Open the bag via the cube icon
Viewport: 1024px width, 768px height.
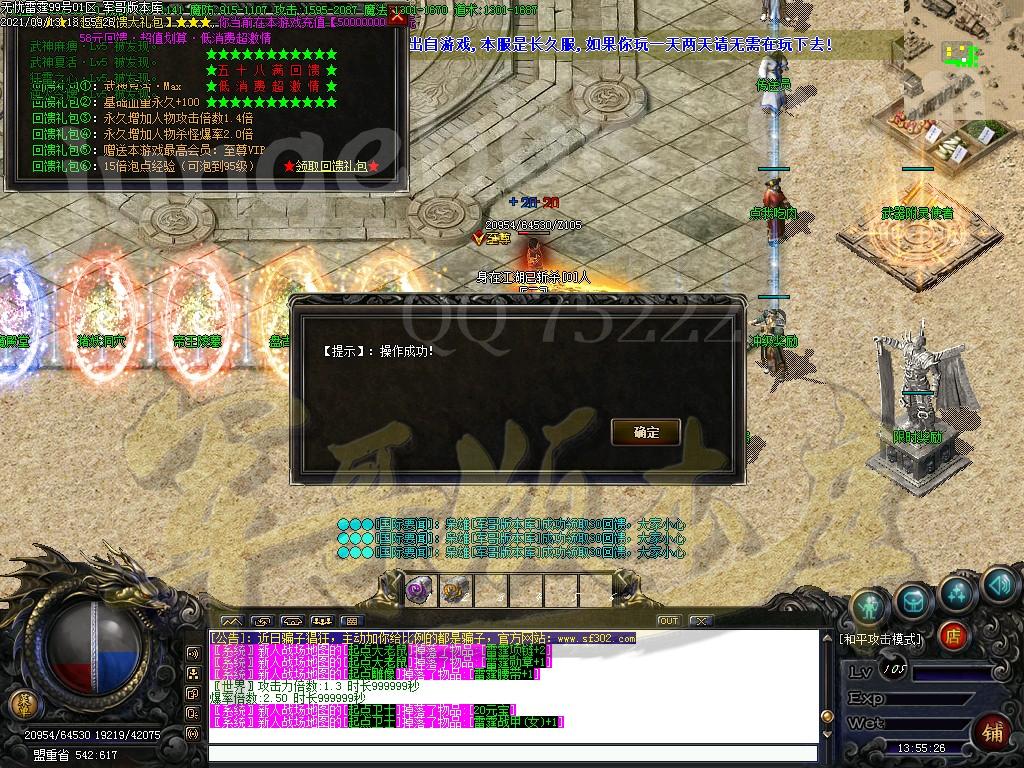click(x=914, y=599)
